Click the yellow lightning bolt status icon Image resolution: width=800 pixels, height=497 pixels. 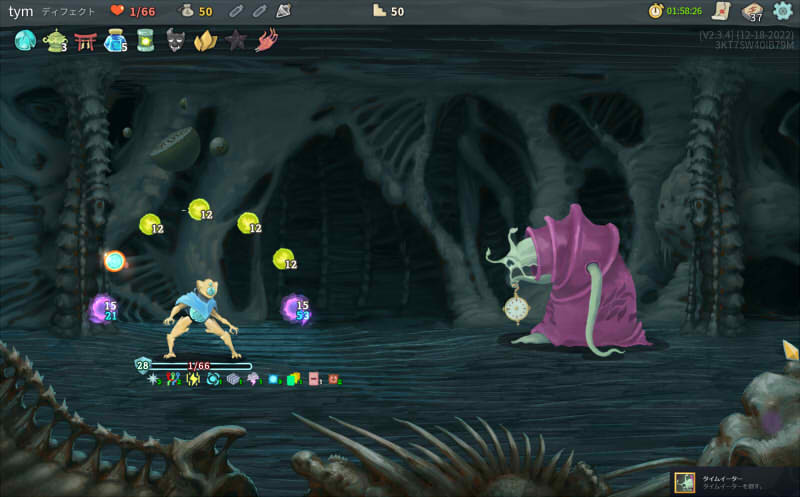tap(193, 379)
